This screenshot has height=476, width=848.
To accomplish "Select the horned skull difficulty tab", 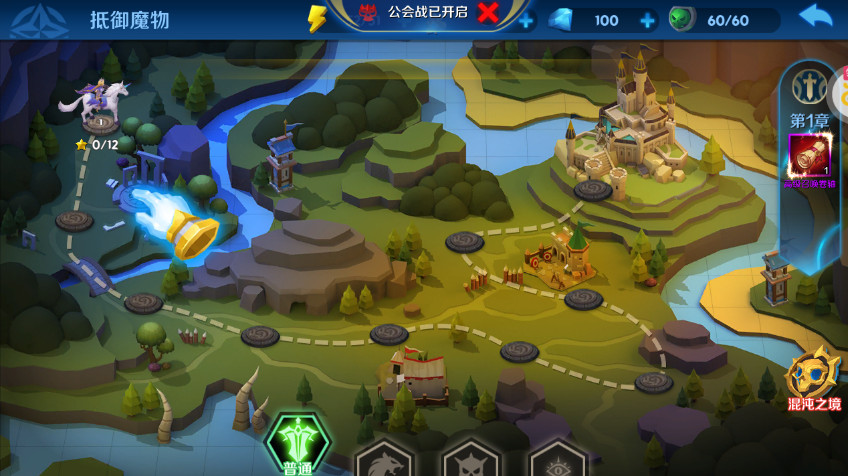I will pos(471,458).
